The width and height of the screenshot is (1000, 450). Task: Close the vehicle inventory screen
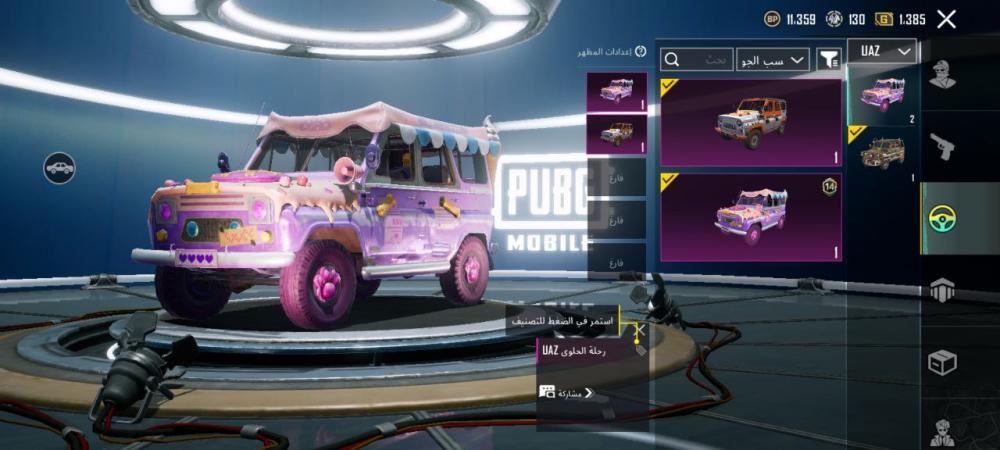click(x=946, y=19)
